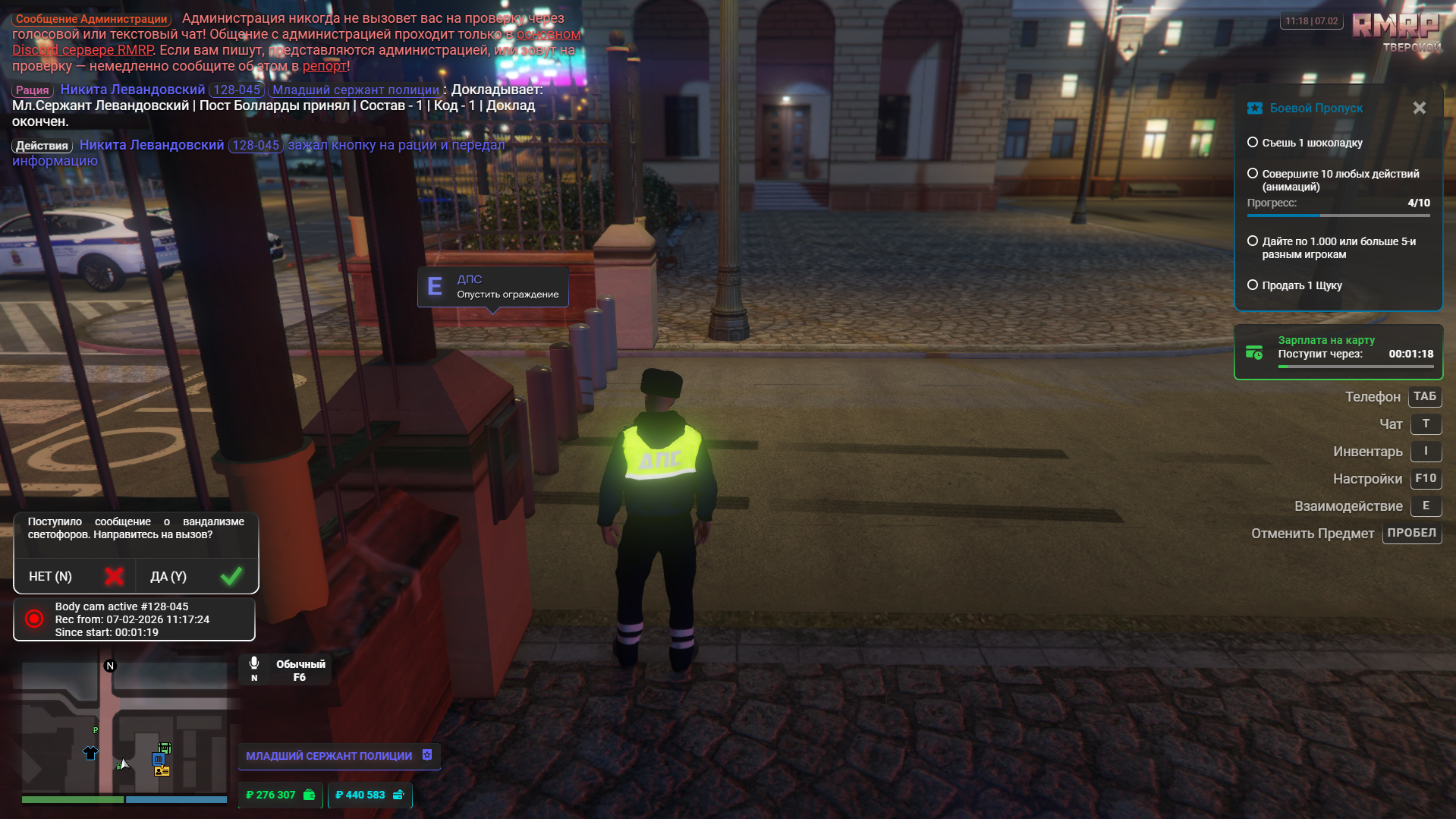The height and width of the screenshot is (819, 1456).
Task: Open the cash balance 276 307
Action: coord(280,795)
